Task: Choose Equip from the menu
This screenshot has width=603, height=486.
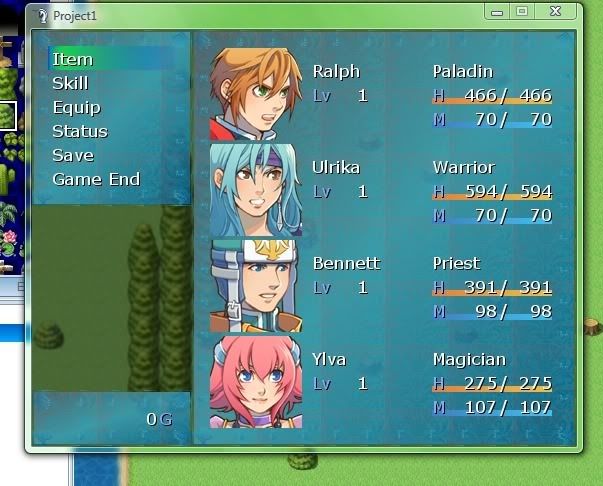Action: click(x=76, y=107)
